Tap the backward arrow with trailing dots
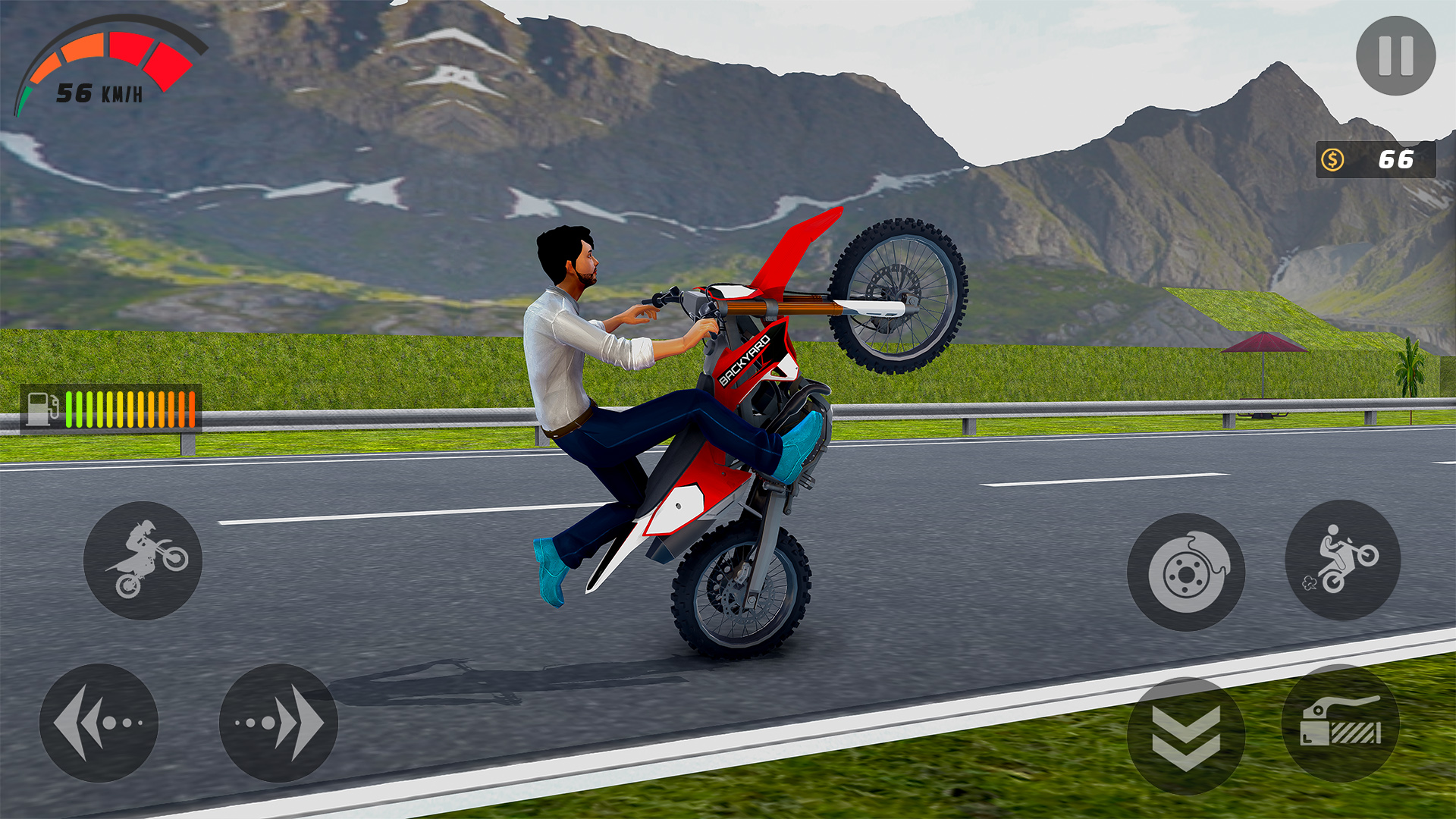 click(99, 724)
